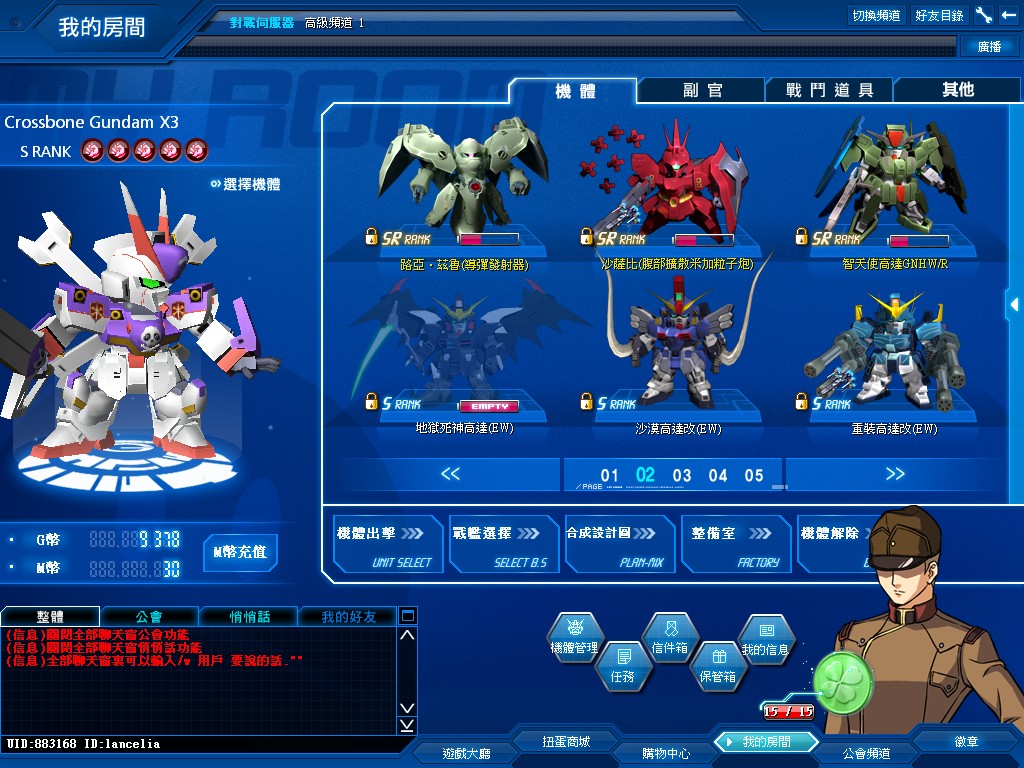Switch chat to the 公會 tab
This screenshot has height=768, width=1024.
[x=149, y=616]
